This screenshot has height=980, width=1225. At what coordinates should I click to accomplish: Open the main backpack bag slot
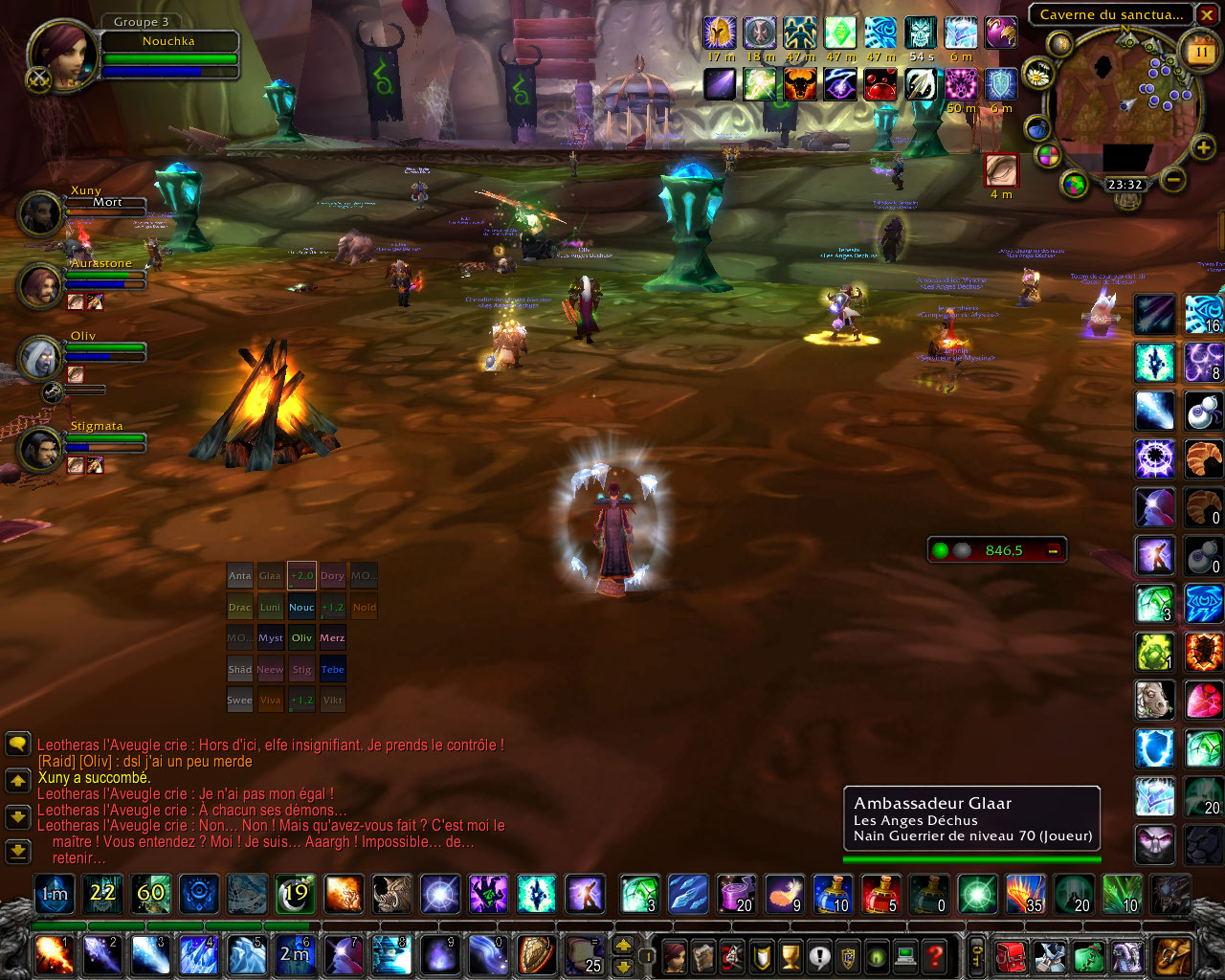(1171, 955)
